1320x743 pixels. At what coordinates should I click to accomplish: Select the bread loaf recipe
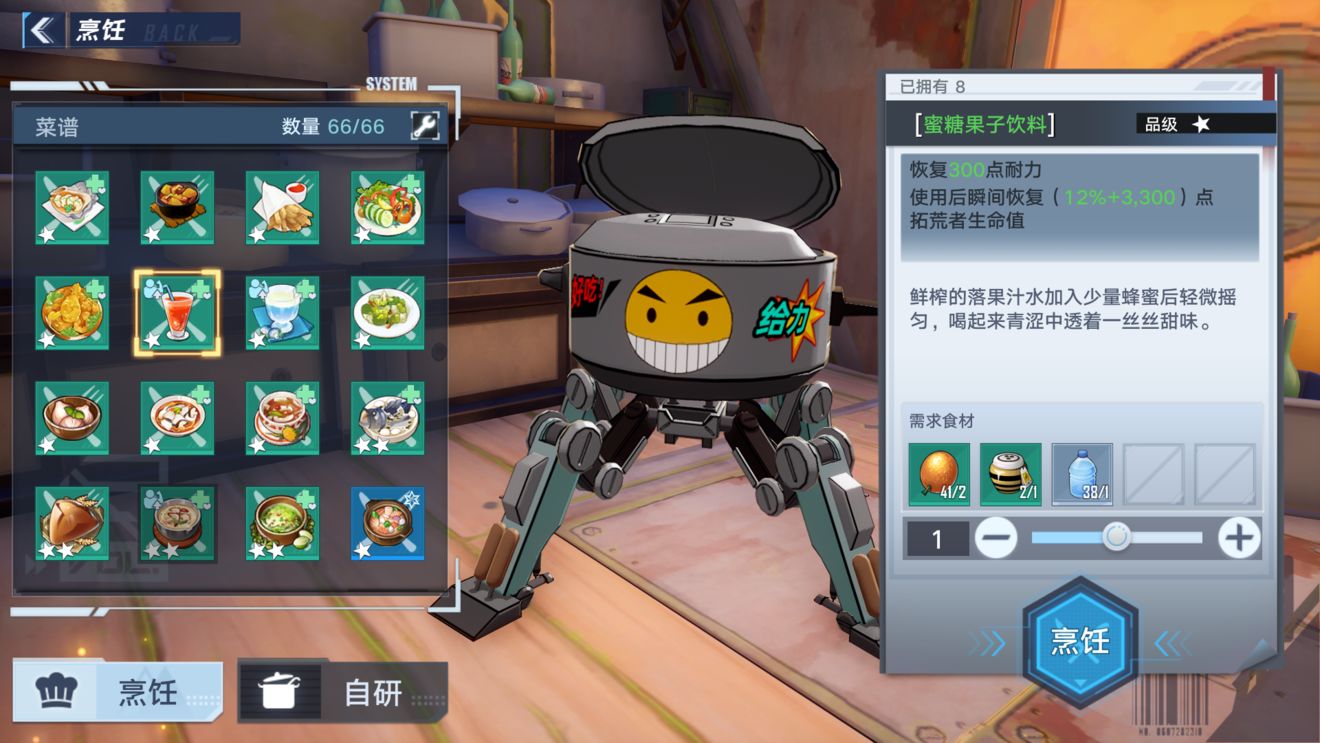point(72,524)
